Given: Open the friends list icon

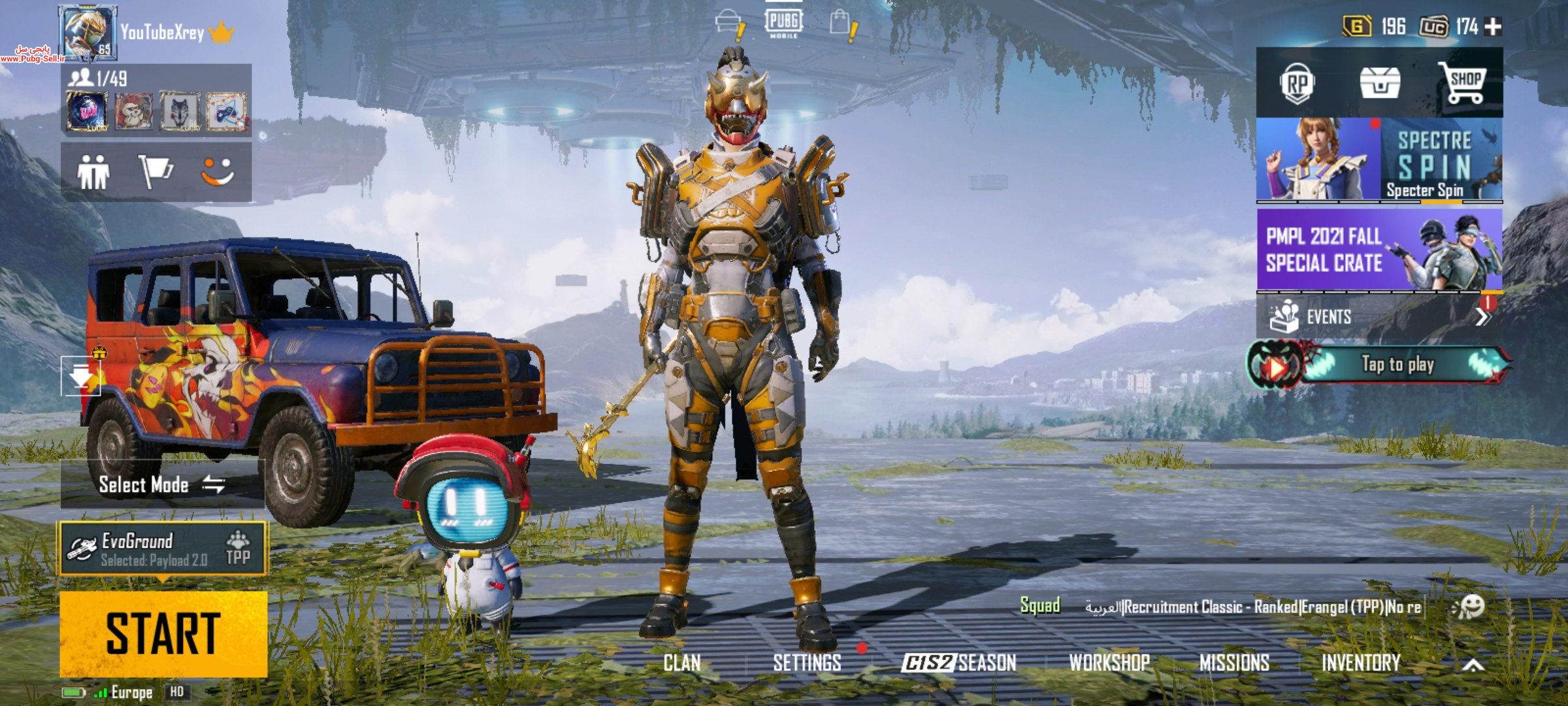Looking at the screenshot, I should pos(93,173).
